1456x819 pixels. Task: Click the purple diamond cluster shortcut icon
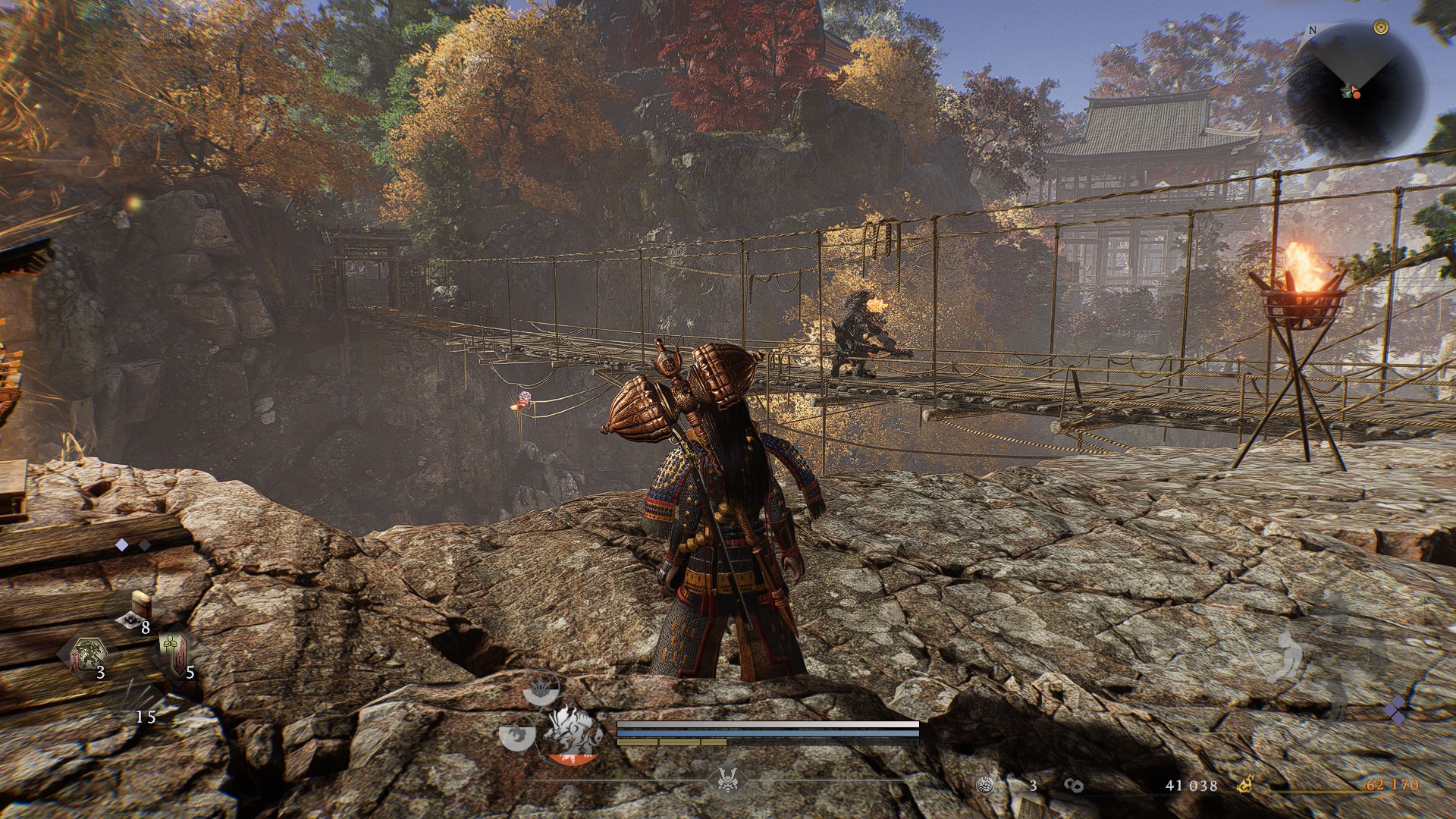click(x=1395, y=711)
